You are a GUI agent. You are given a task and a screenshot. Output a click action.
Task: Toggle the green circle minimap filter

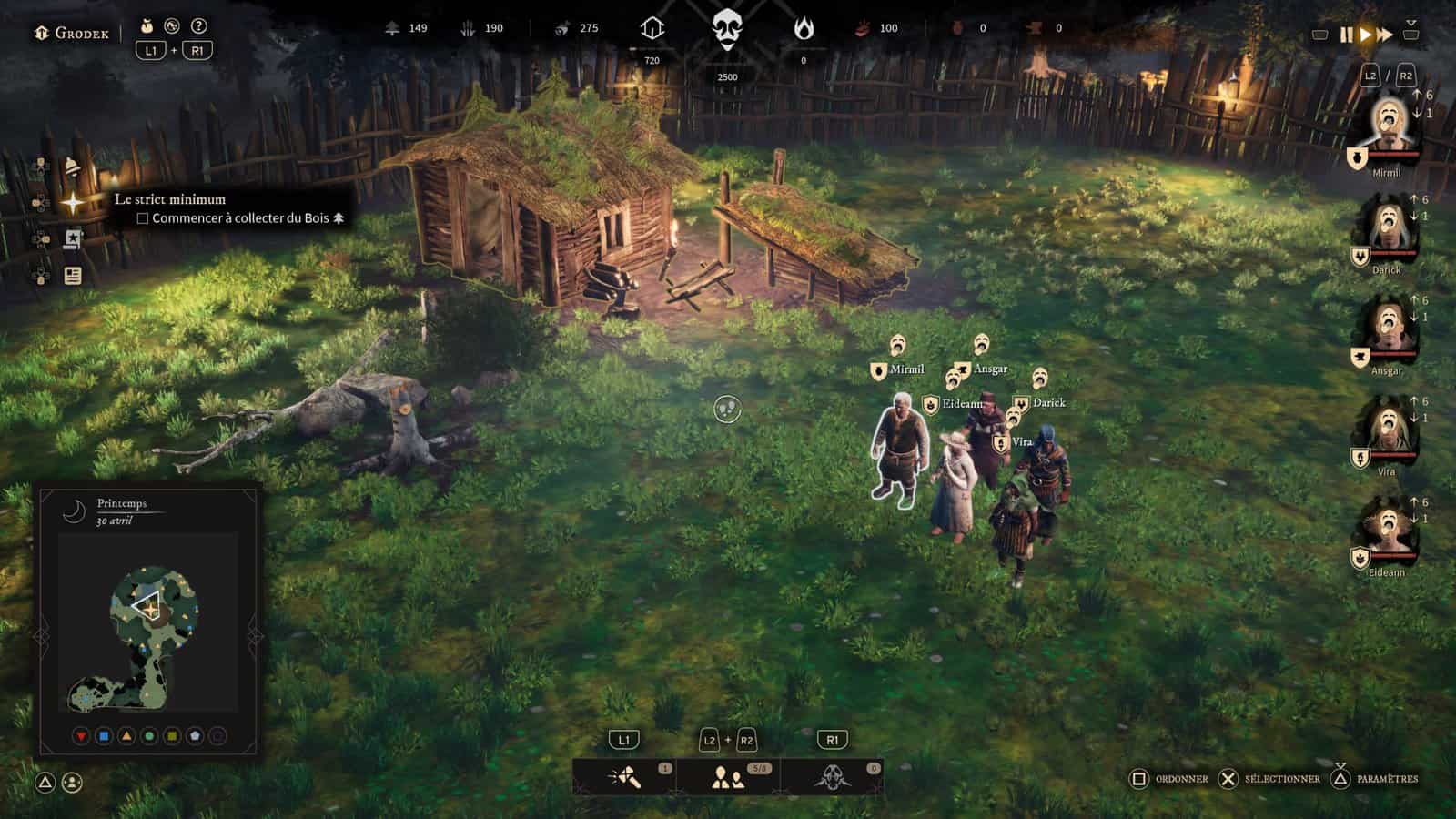click(x=149, y=735)
